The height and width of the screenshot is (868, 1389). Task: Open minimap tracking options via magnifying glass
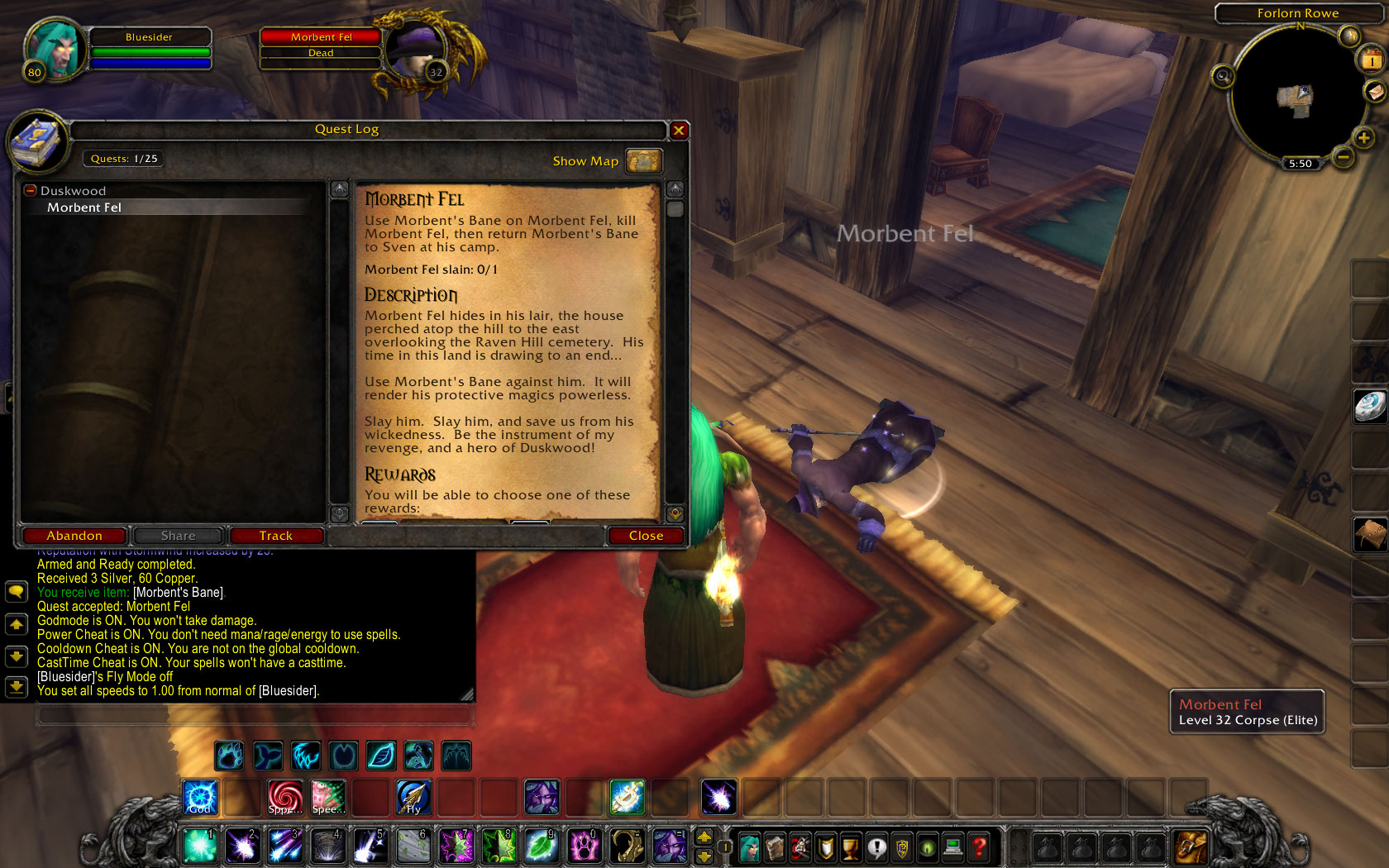pyautogui.click(x=1222, y=76)
